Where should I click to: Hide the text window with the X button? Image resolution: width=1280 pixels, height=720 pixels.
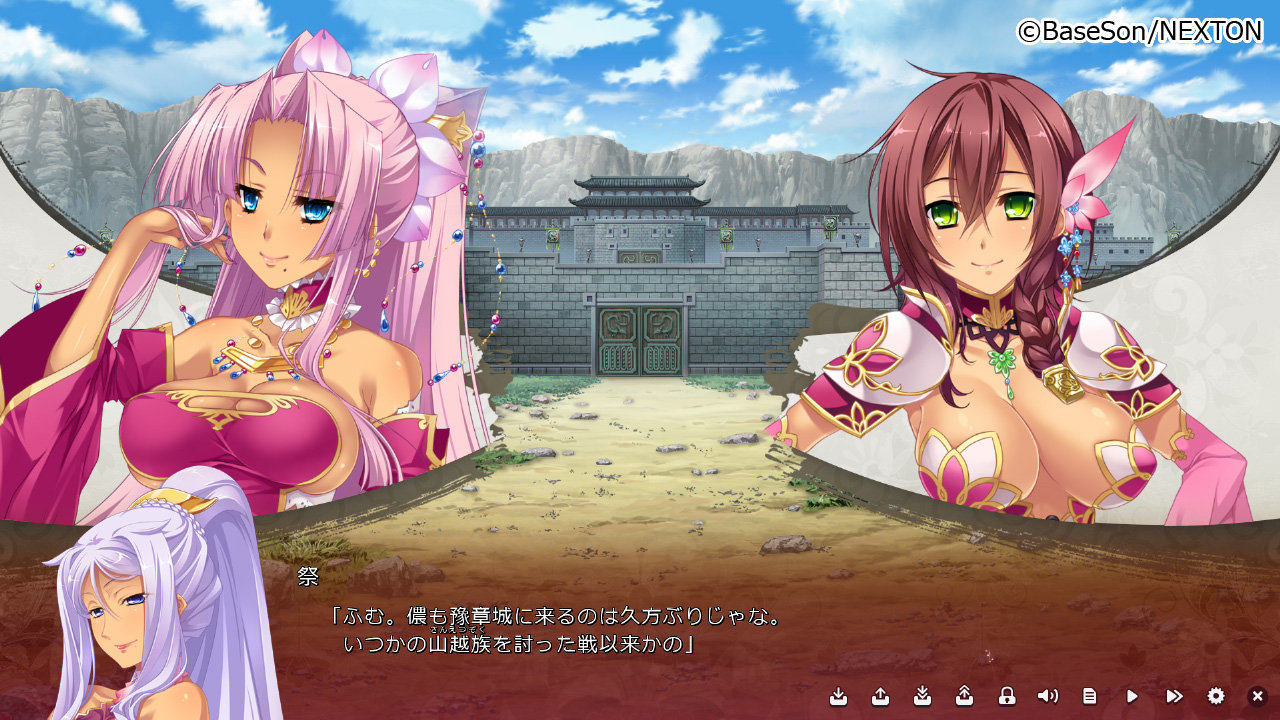pos(1258,696)
